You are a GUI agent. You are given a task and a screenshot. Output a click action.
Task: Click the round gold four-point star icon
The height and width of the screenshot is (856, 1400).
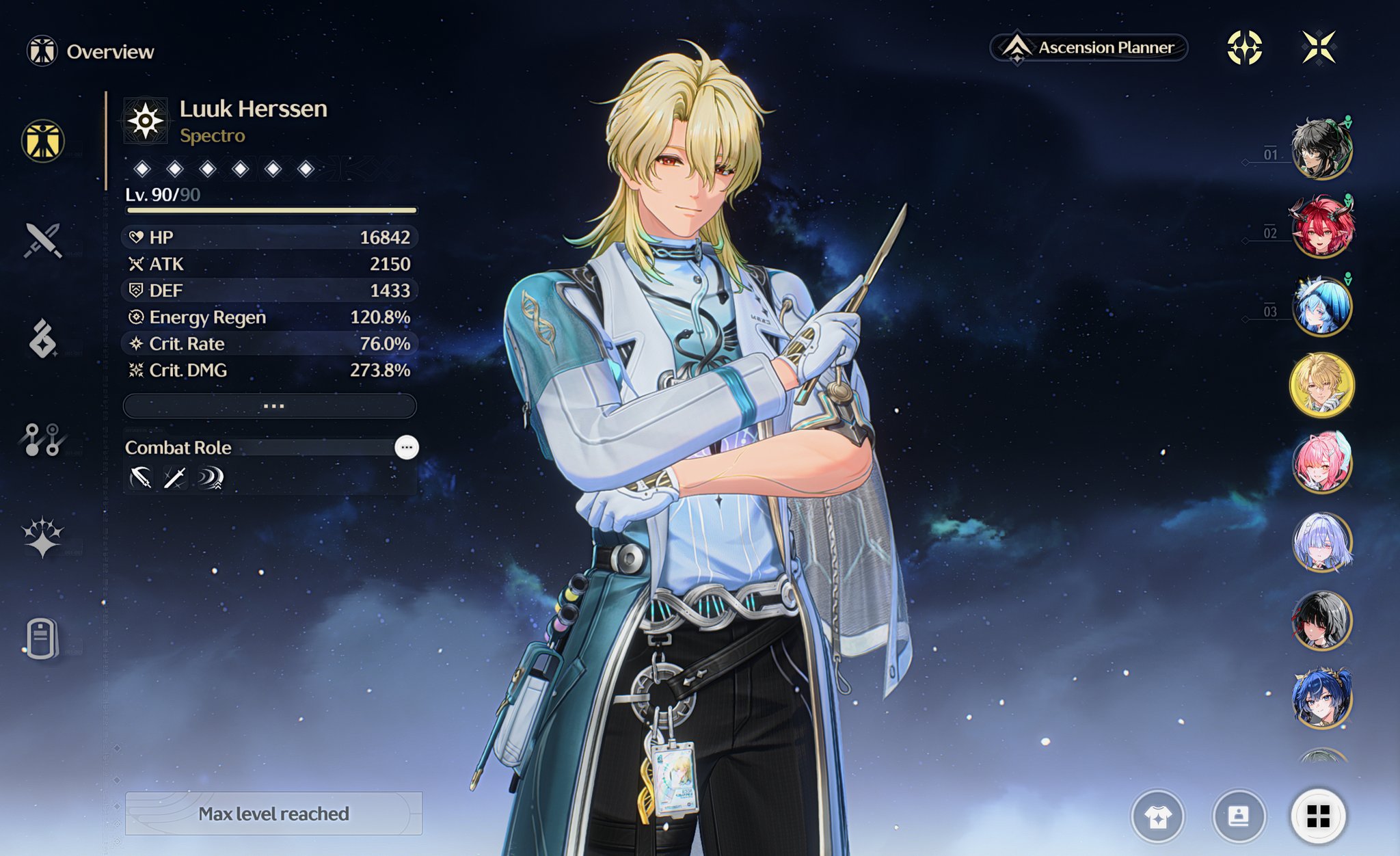1244,48
